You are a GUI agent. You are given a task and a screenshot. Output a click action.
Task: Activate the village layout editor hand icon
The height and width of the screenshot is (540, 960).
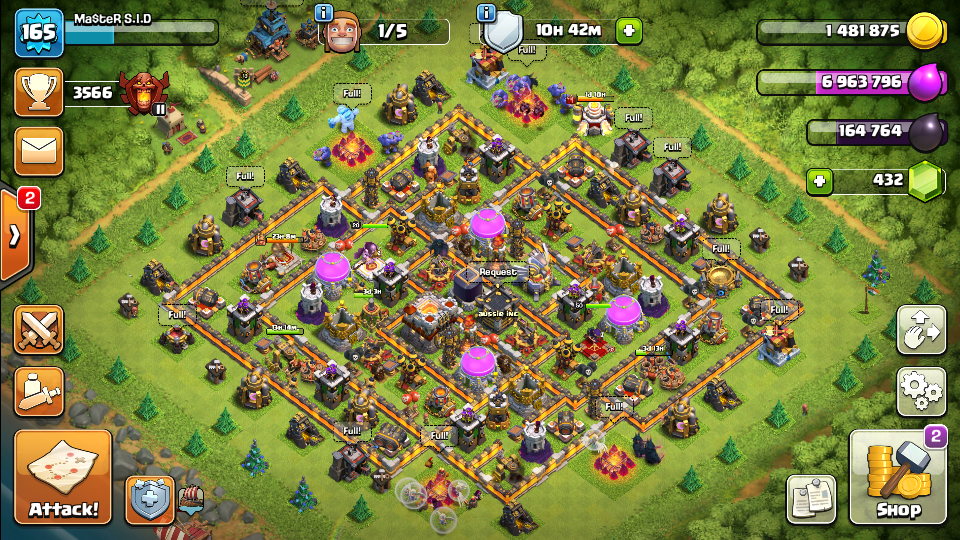tap(921, 331)
